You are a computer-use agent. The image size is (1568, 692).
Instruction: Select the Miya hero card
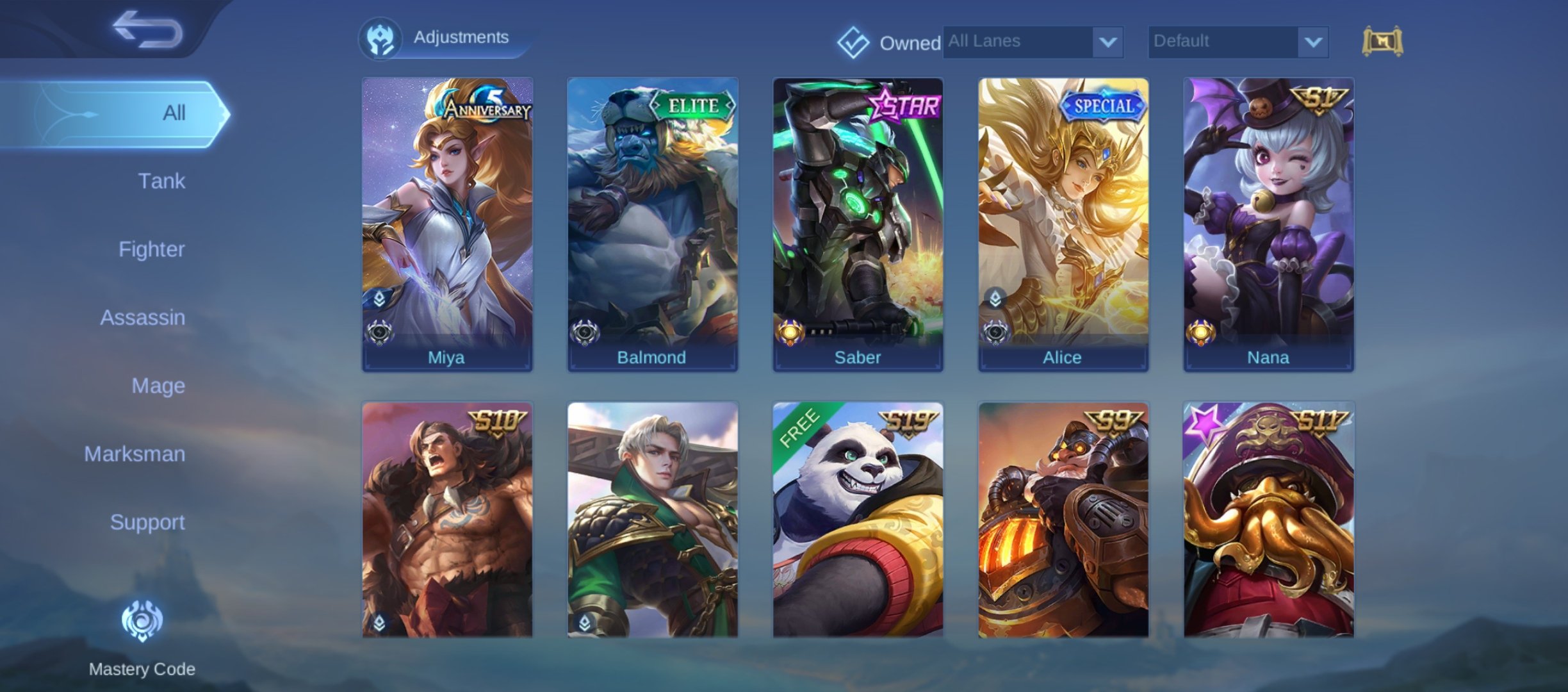coord(447,224)
